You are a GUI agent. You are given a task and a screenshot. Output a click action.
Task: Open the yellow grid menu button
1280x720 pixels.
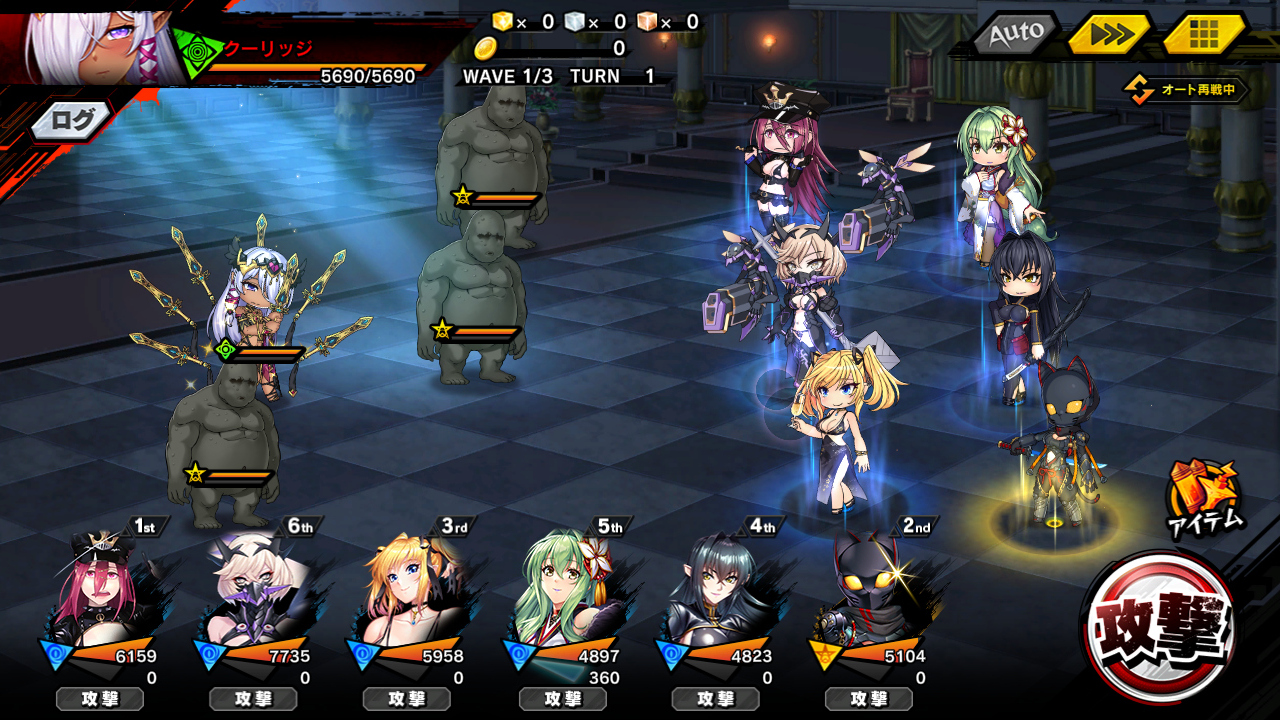[x=1204, y=34]
